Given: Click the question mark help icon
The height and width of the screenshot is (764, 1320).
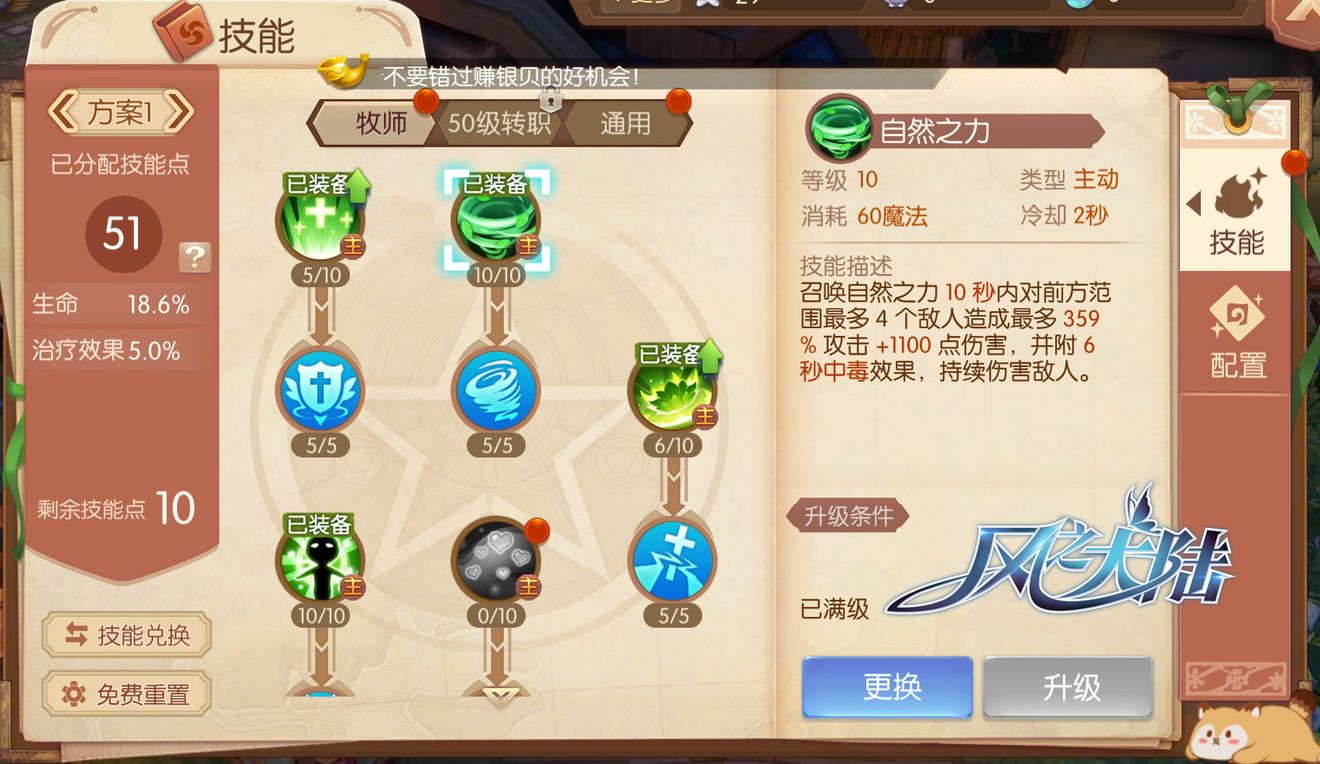Looking at the screenshot, I should [x=194, y=258].
